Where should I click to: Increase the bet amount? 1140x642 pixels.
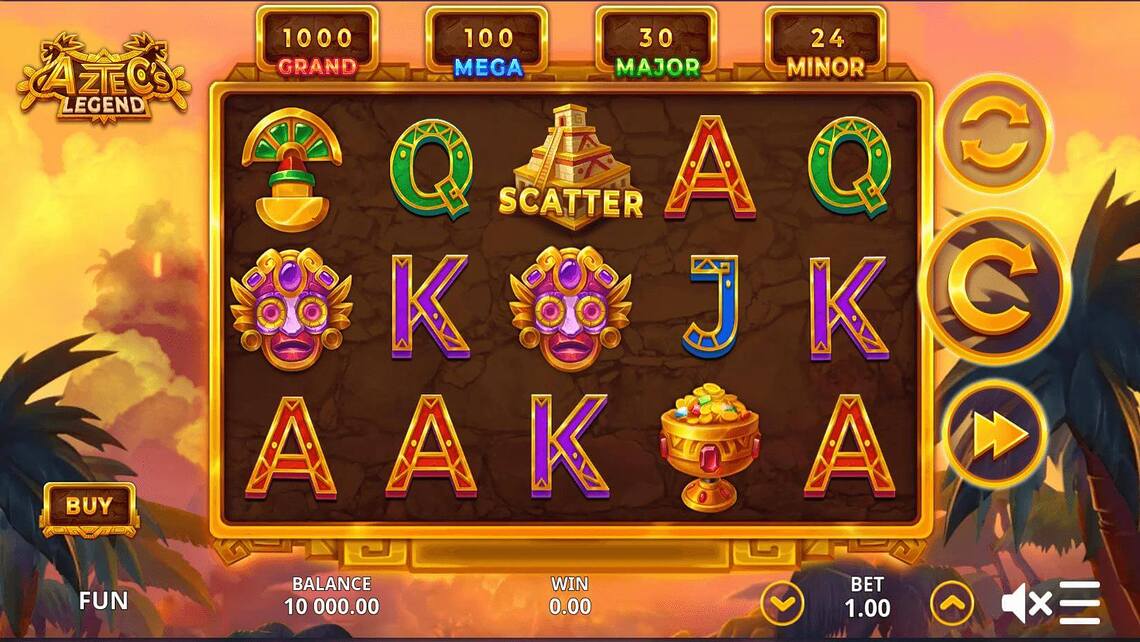(x=951, y=603)
